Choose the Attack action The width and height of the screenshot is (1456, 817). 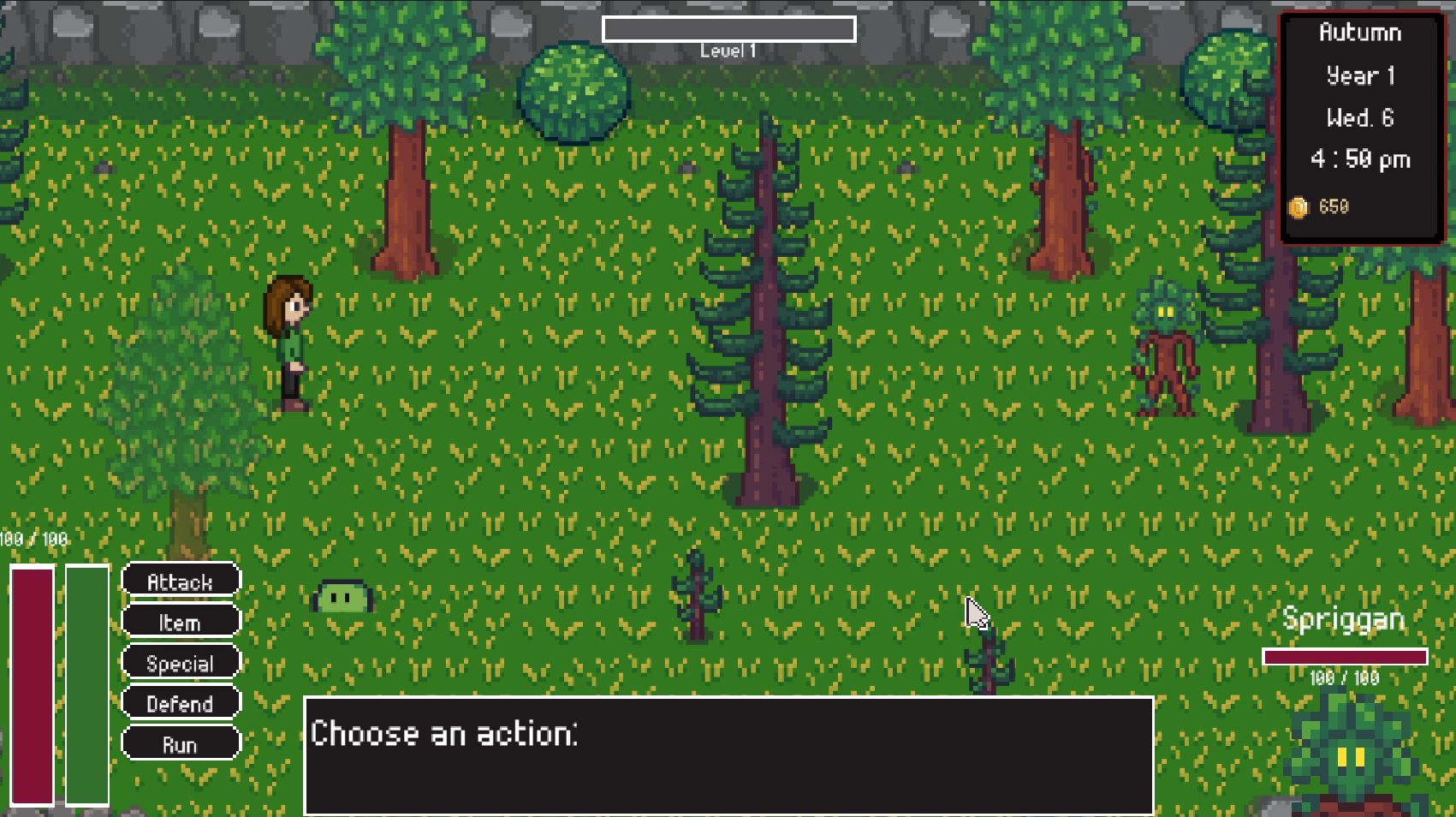181,581
